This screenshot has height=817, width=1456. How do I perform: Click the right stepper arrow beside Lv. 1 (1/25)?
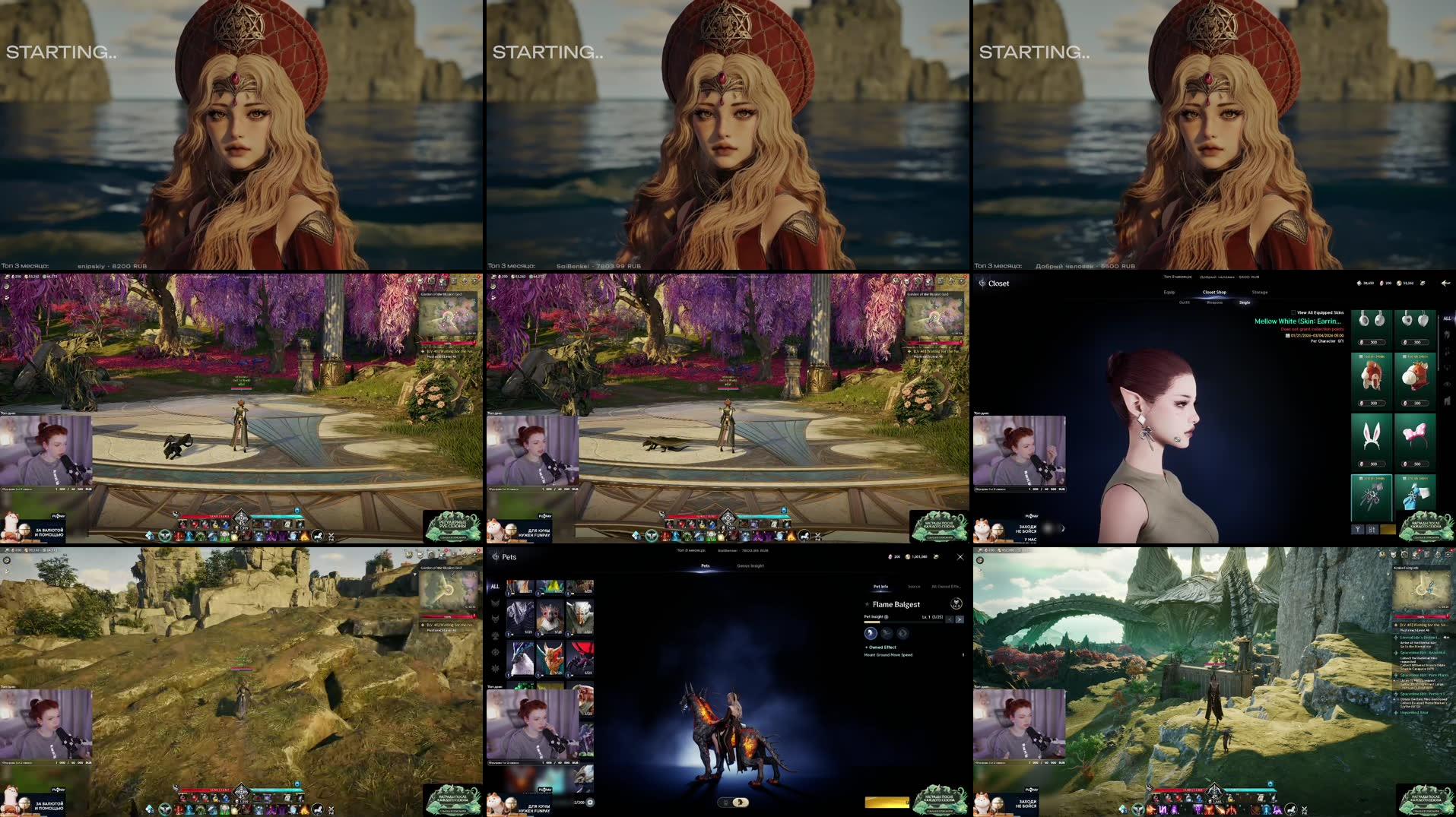[960, 619]
